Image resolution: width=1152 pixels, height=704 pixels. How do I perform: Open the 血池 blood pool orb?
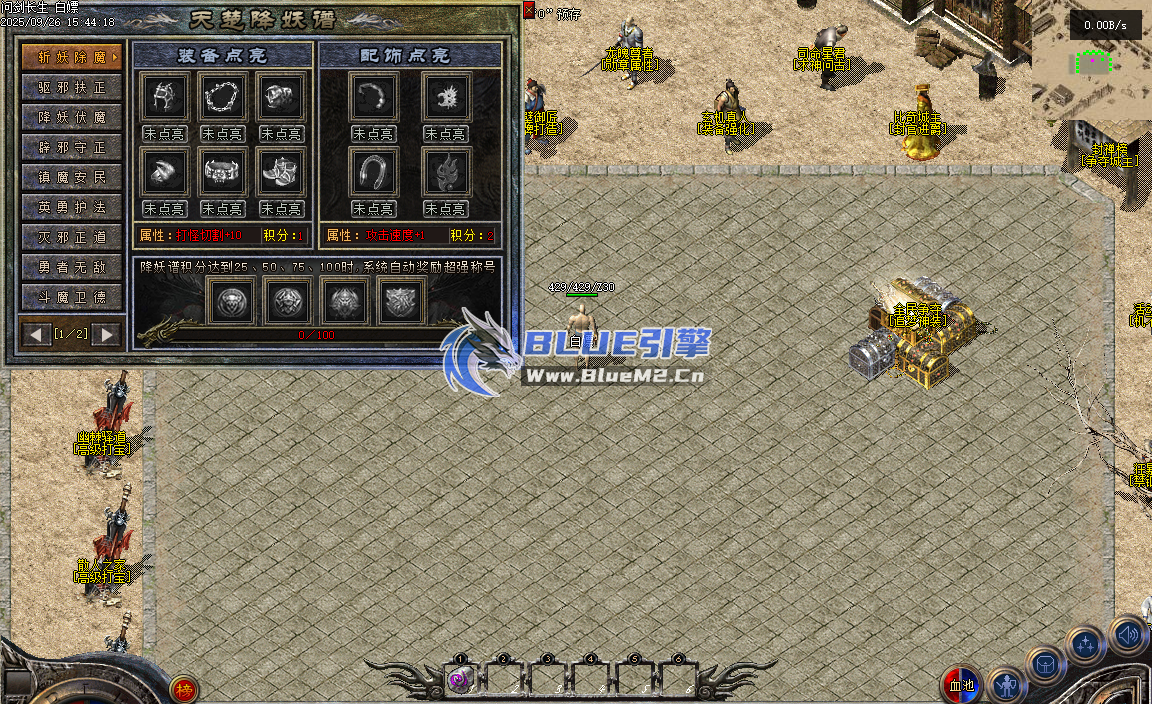pos(961,686)
